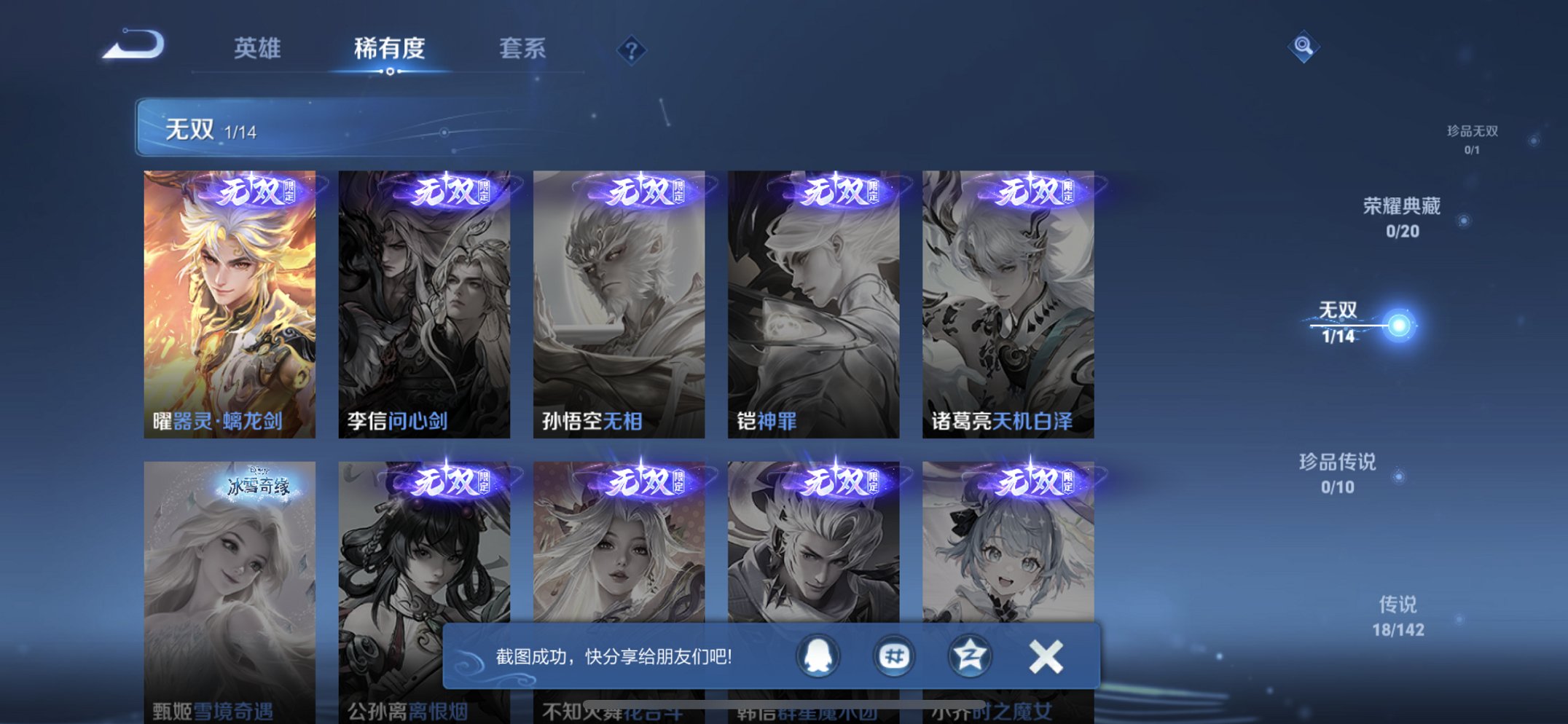Switch to the 套系 tab

(x=522, y=48)
